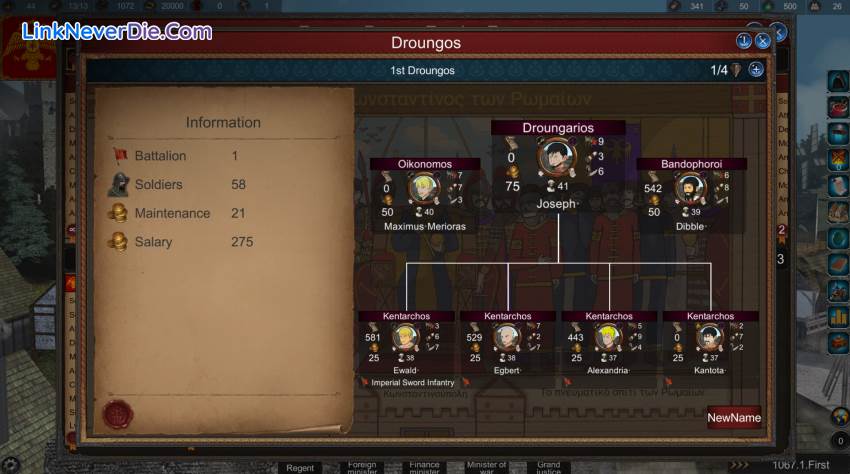Open the Foreign minister tab
The image size is (850, 474).
point(362,468)
